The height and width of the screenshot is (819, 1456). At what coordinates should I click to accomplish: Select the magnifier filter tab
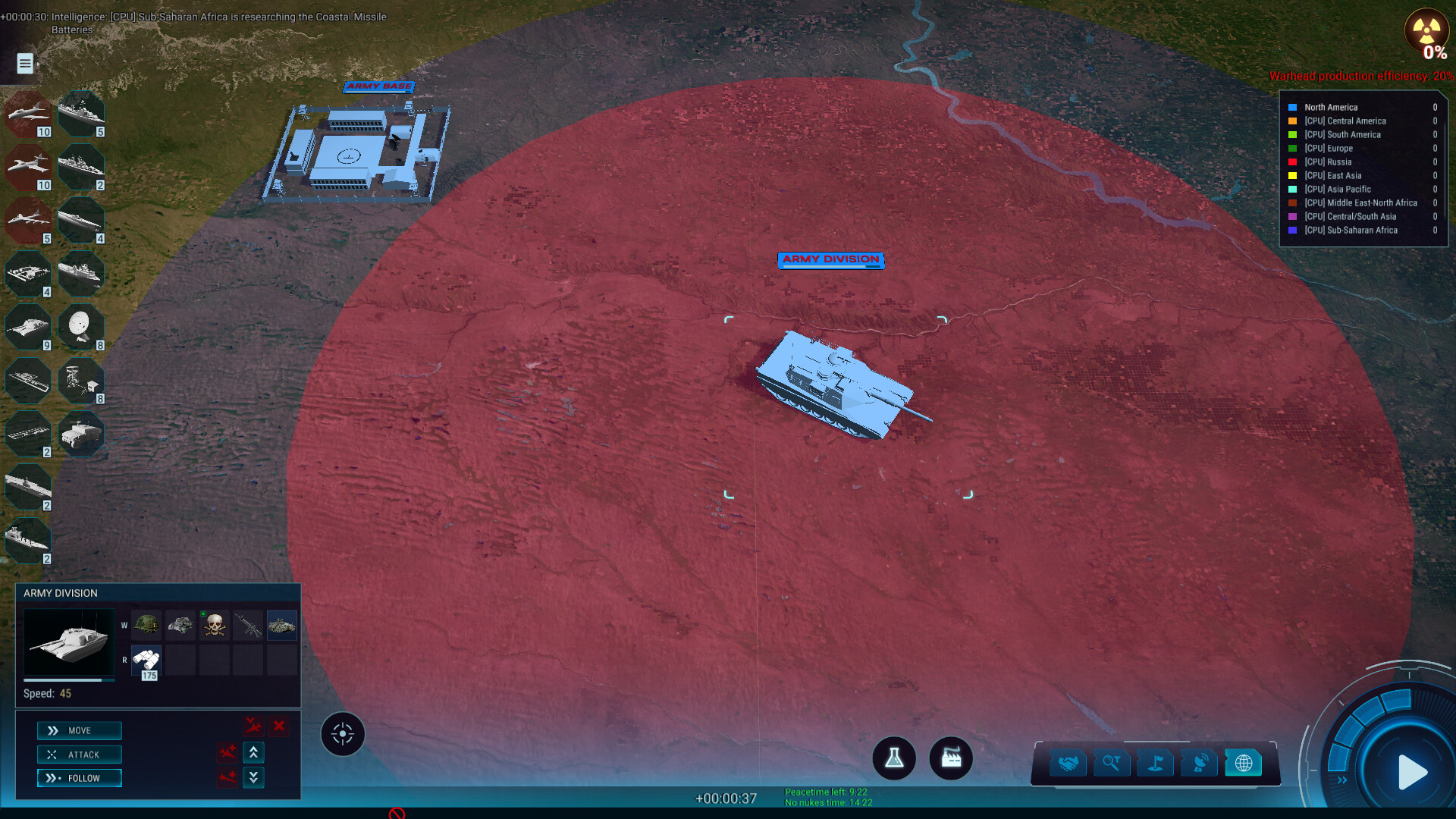(x=1111, y=763)
